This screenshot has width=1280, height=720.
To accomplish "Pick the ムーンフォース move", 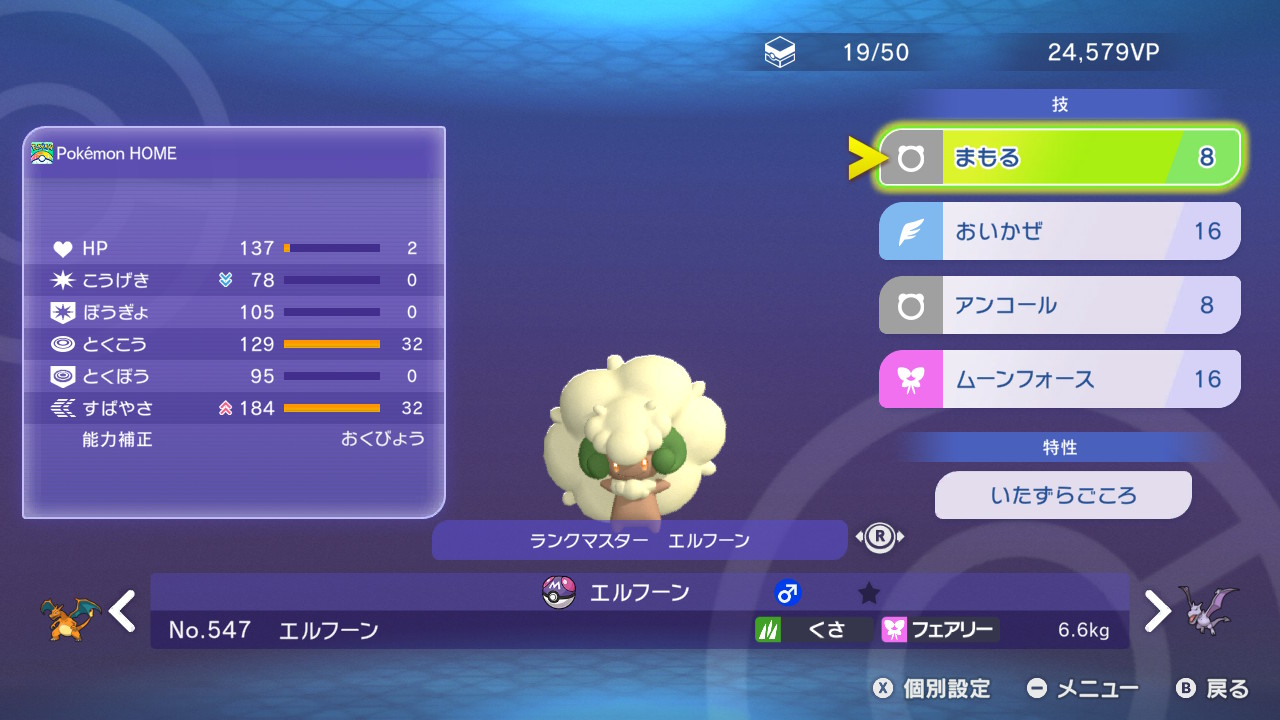I will (1060, 379).
